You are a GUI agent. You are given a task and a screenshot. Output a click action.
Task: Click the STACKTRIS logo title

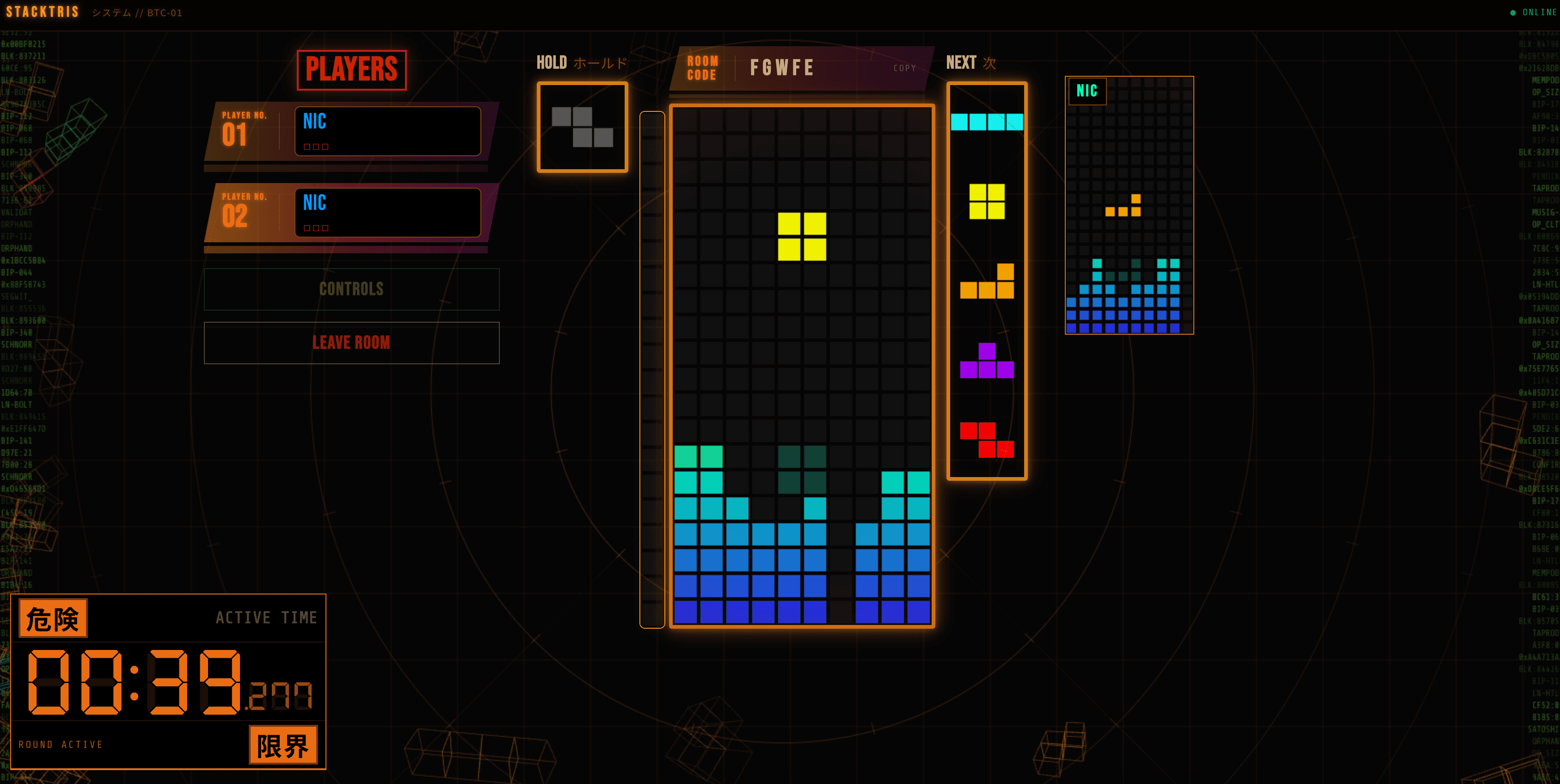point(43,12)
